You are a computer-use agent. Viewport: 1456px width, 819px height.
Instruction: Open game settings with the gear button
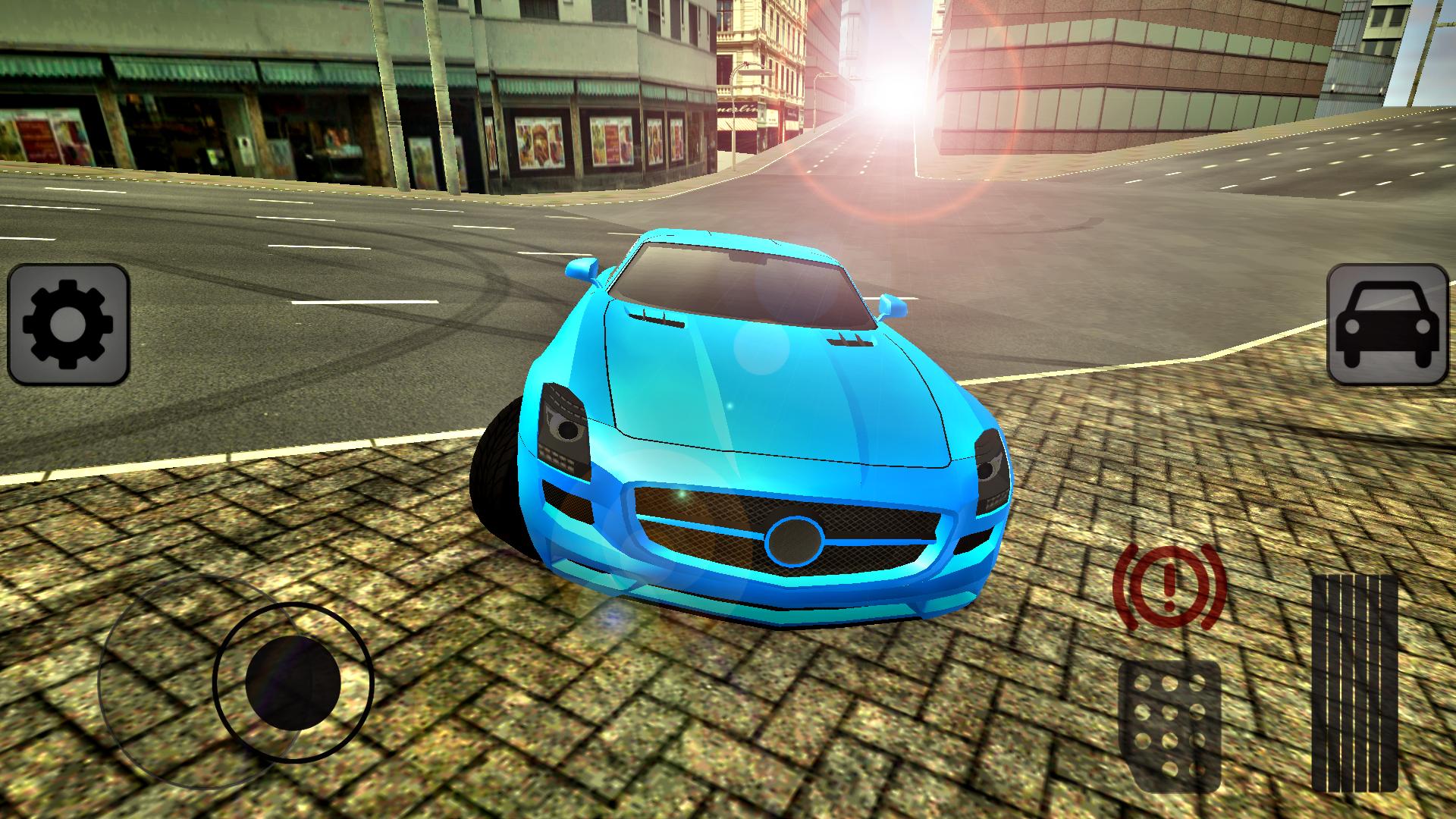pyautogui.click(x=68, y=326)
